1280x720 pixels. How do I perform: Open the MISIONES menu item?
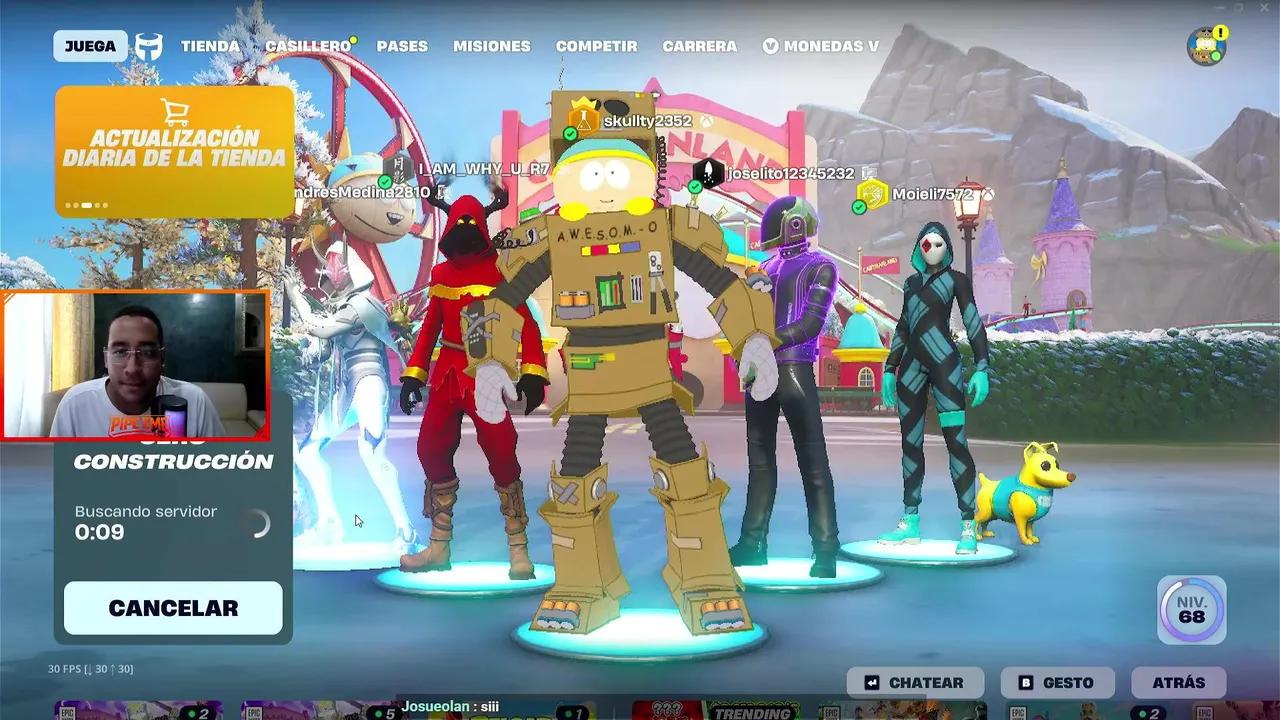point(491,46)
